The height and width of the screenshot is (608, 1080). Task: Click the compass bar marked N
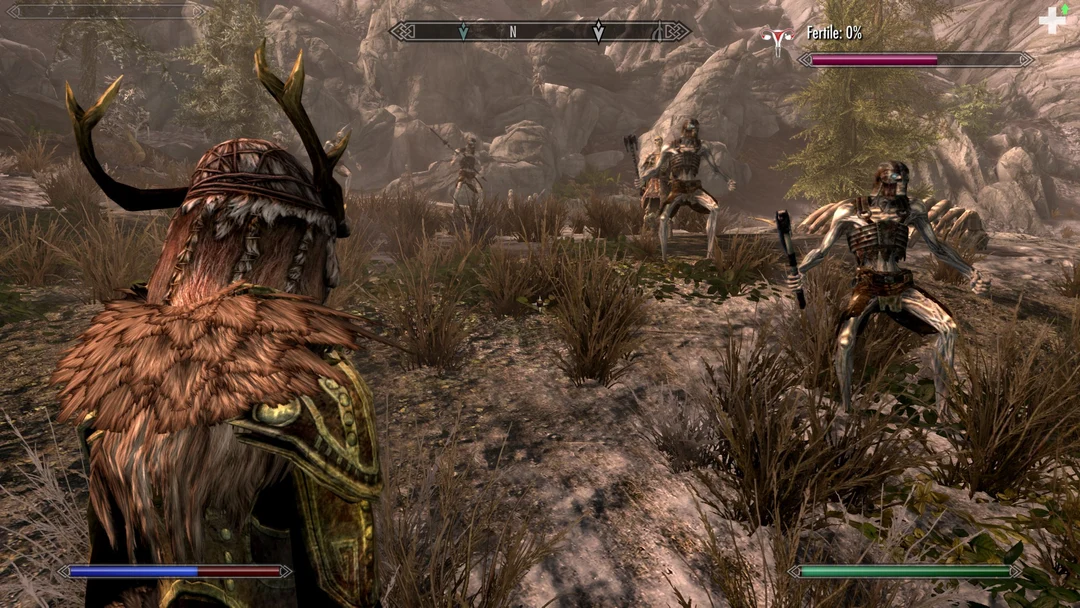pos(539,32)
